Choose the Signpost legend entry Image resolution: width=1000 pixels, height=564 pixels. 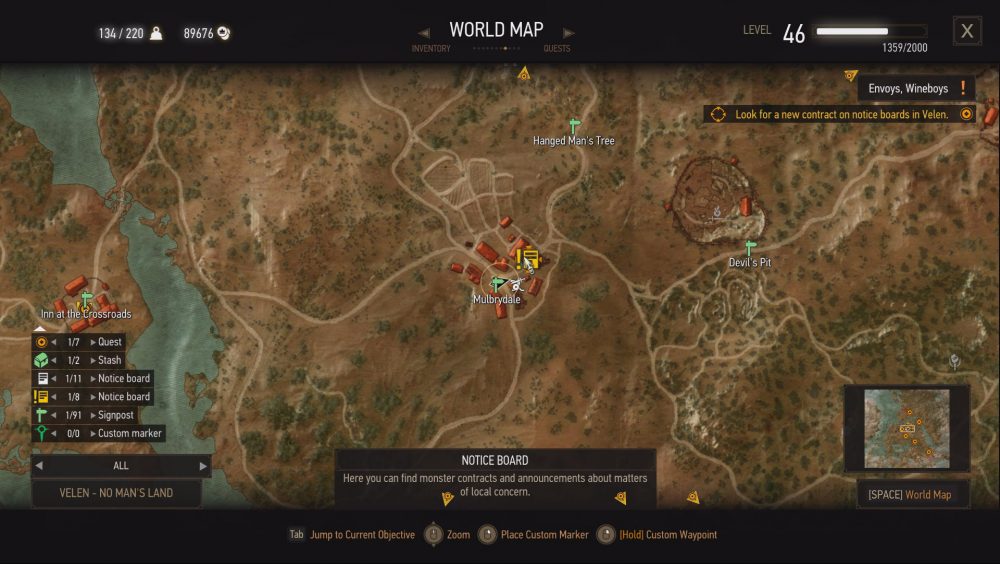[115, 415]
